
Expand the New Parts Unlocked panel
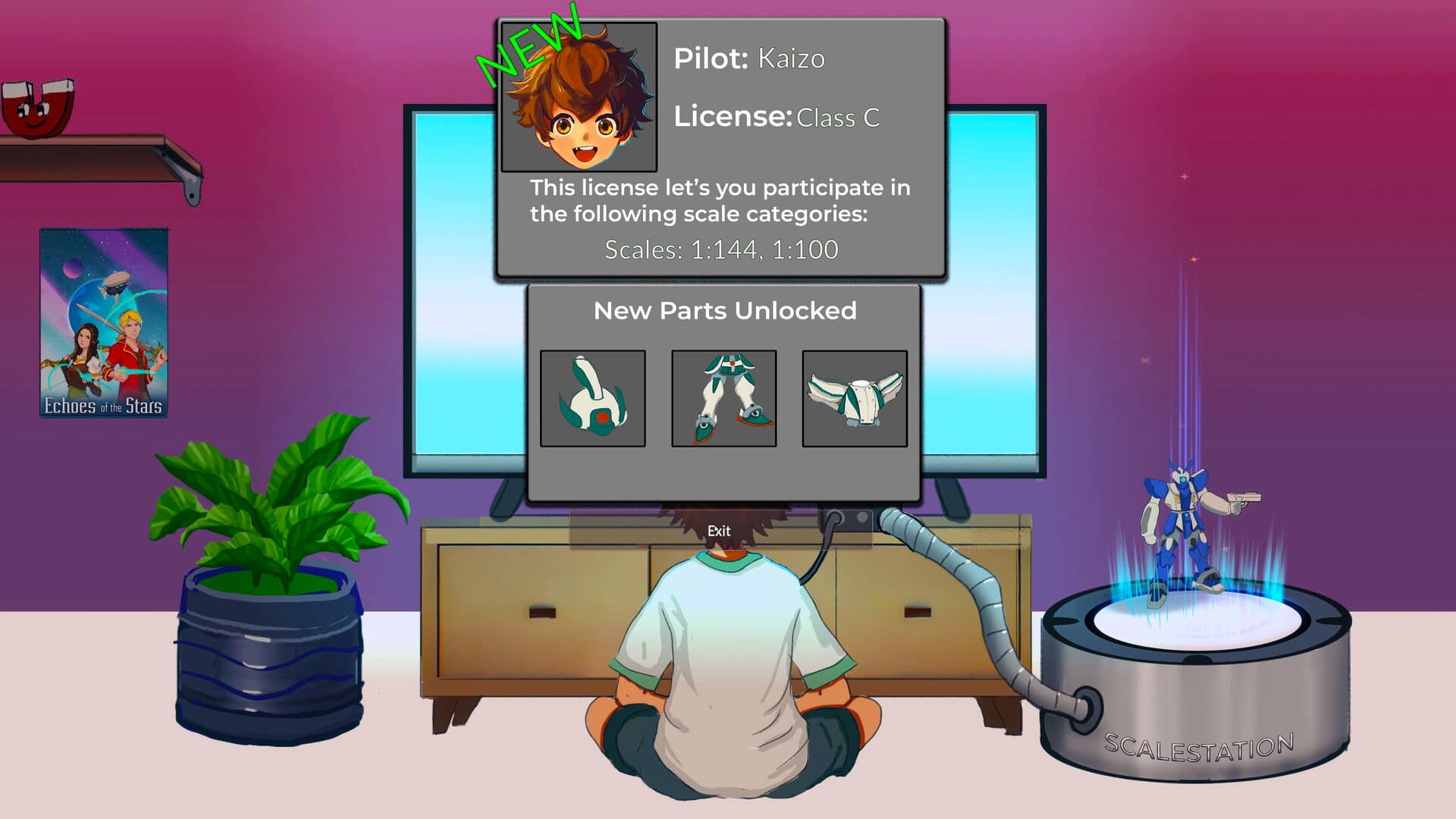[x=726, y=310]
